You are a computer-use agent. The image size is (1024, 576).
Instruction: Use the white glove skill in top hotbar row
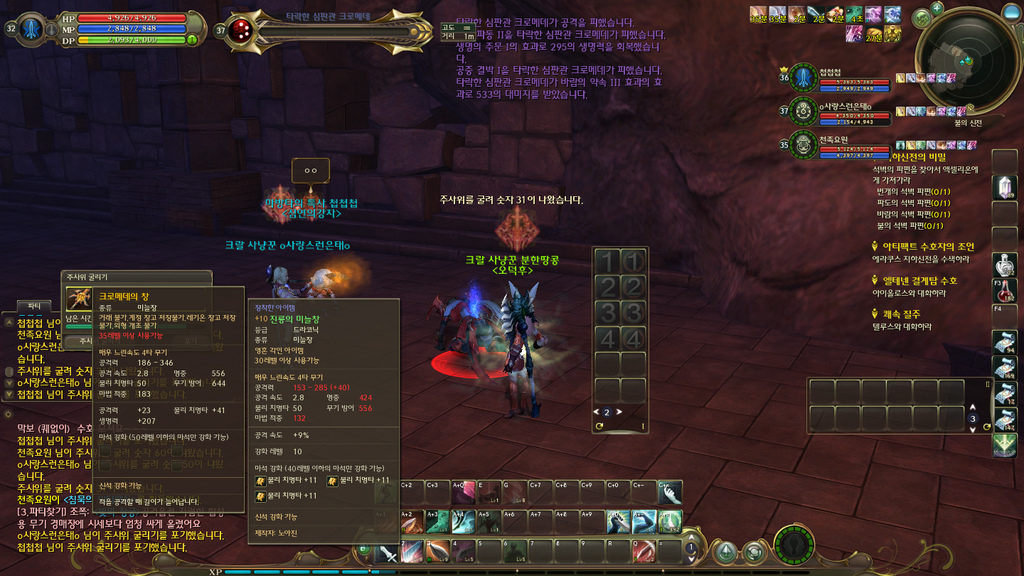[669, 493]
